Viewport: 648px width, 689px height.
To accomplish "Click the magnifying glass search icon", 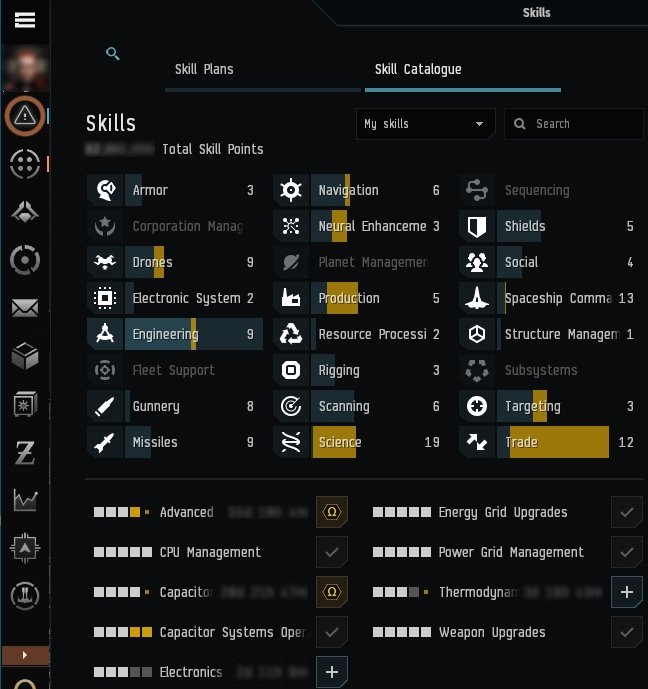I will click(x=113, y=54).
